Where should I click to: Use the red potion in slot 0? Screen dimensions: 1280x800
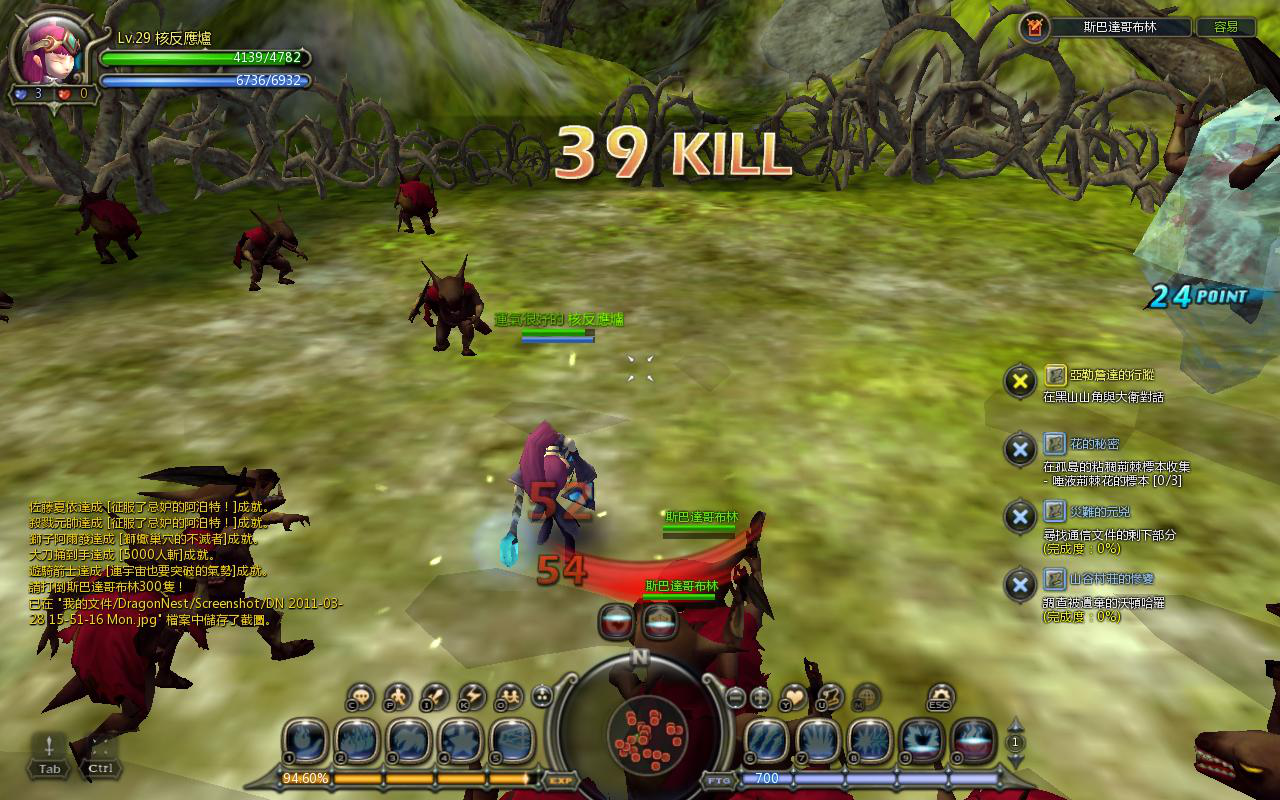[973, 742]
